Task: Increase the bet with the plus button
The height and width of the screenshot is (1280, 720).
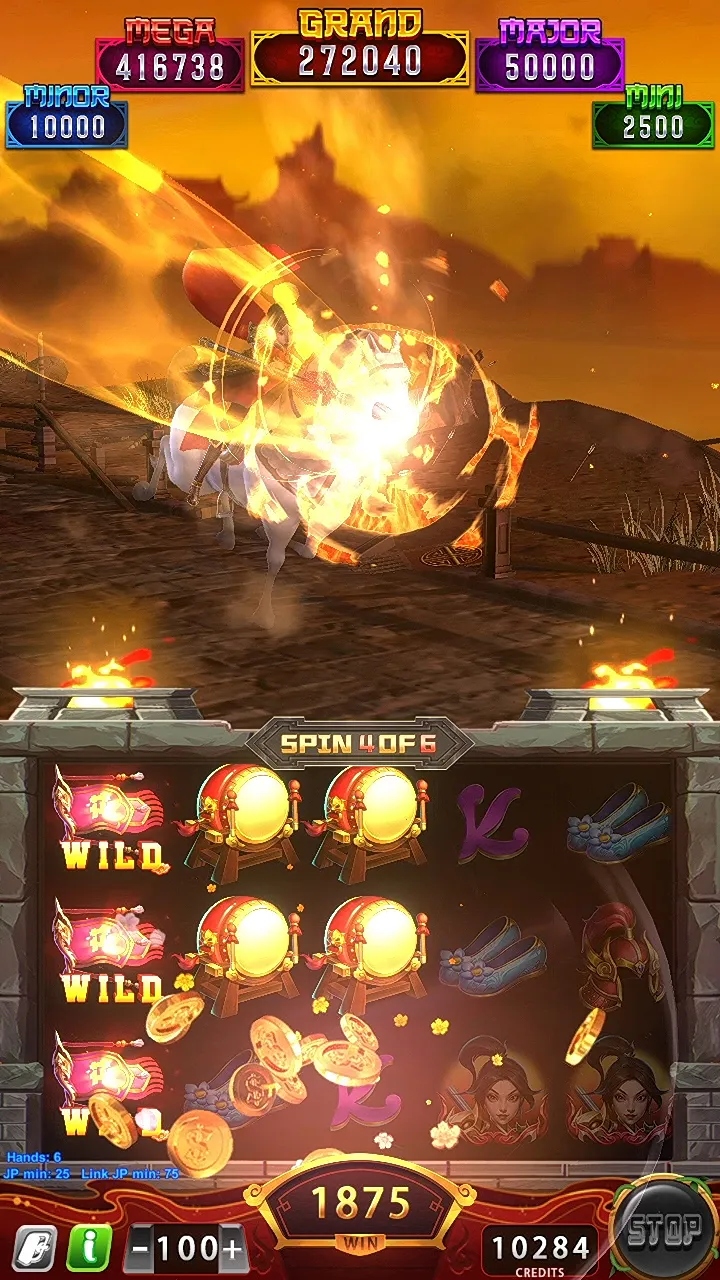Action: click(233, 1249)
